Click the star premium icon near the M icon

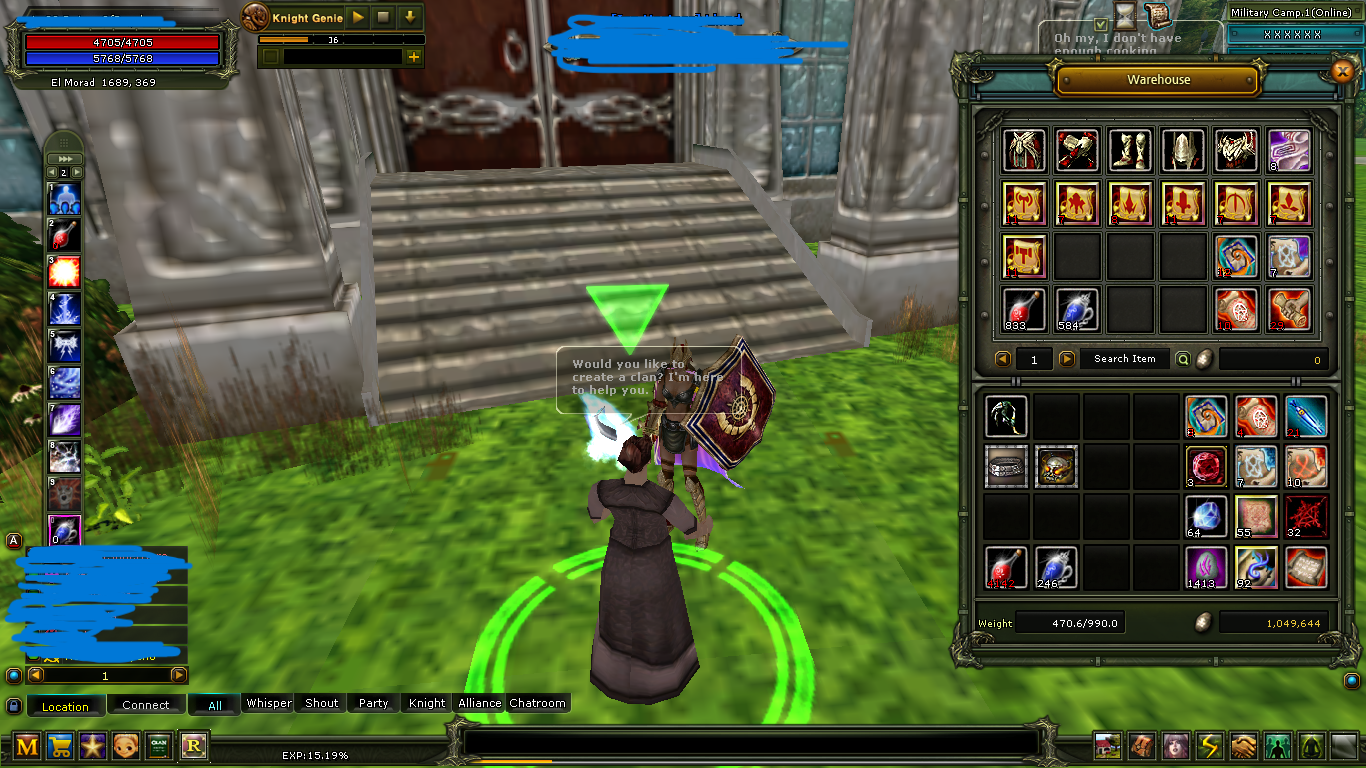94,746
